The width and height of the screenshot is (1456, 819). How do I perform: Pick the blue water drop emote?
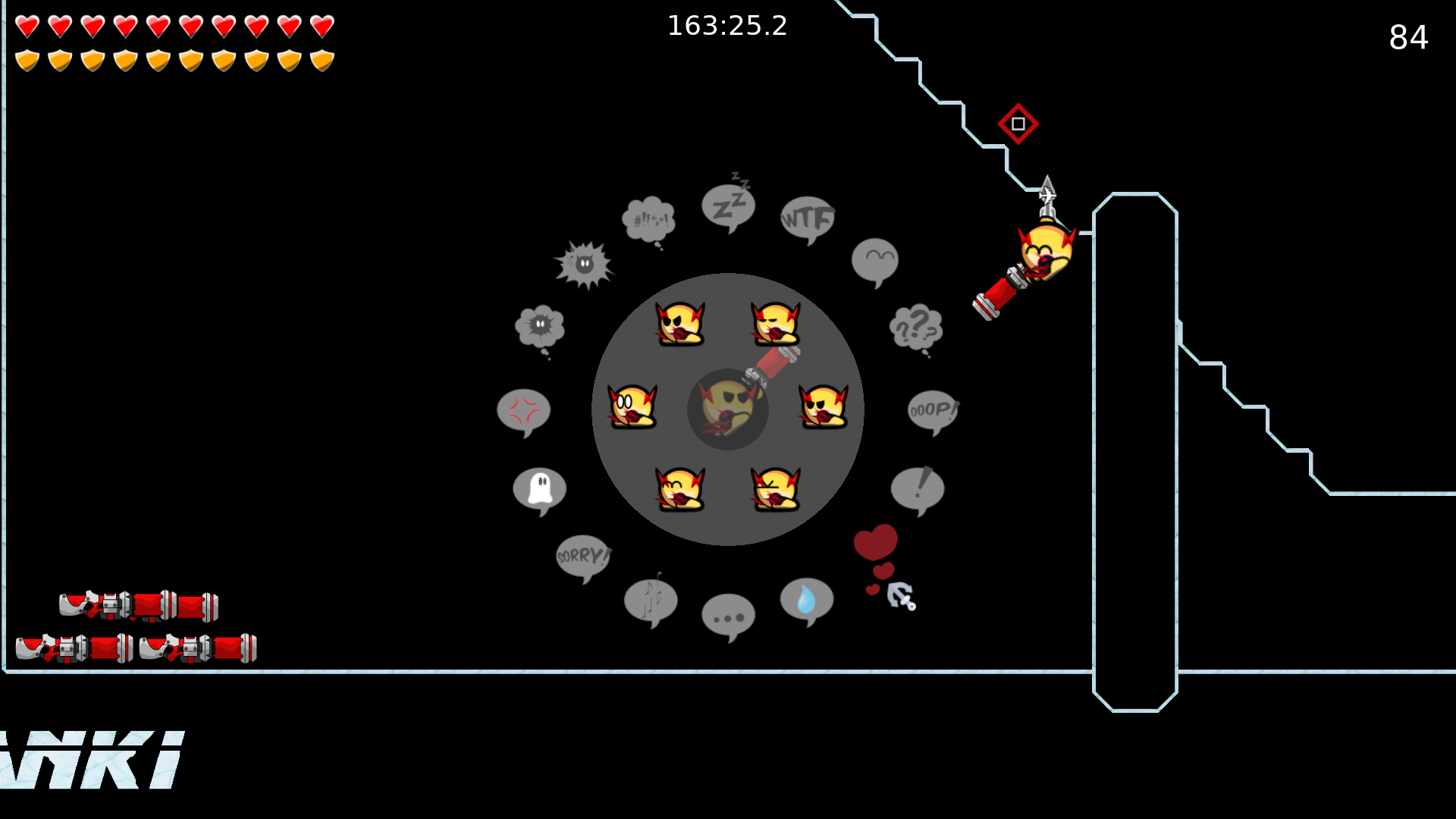tap(807, 601)
